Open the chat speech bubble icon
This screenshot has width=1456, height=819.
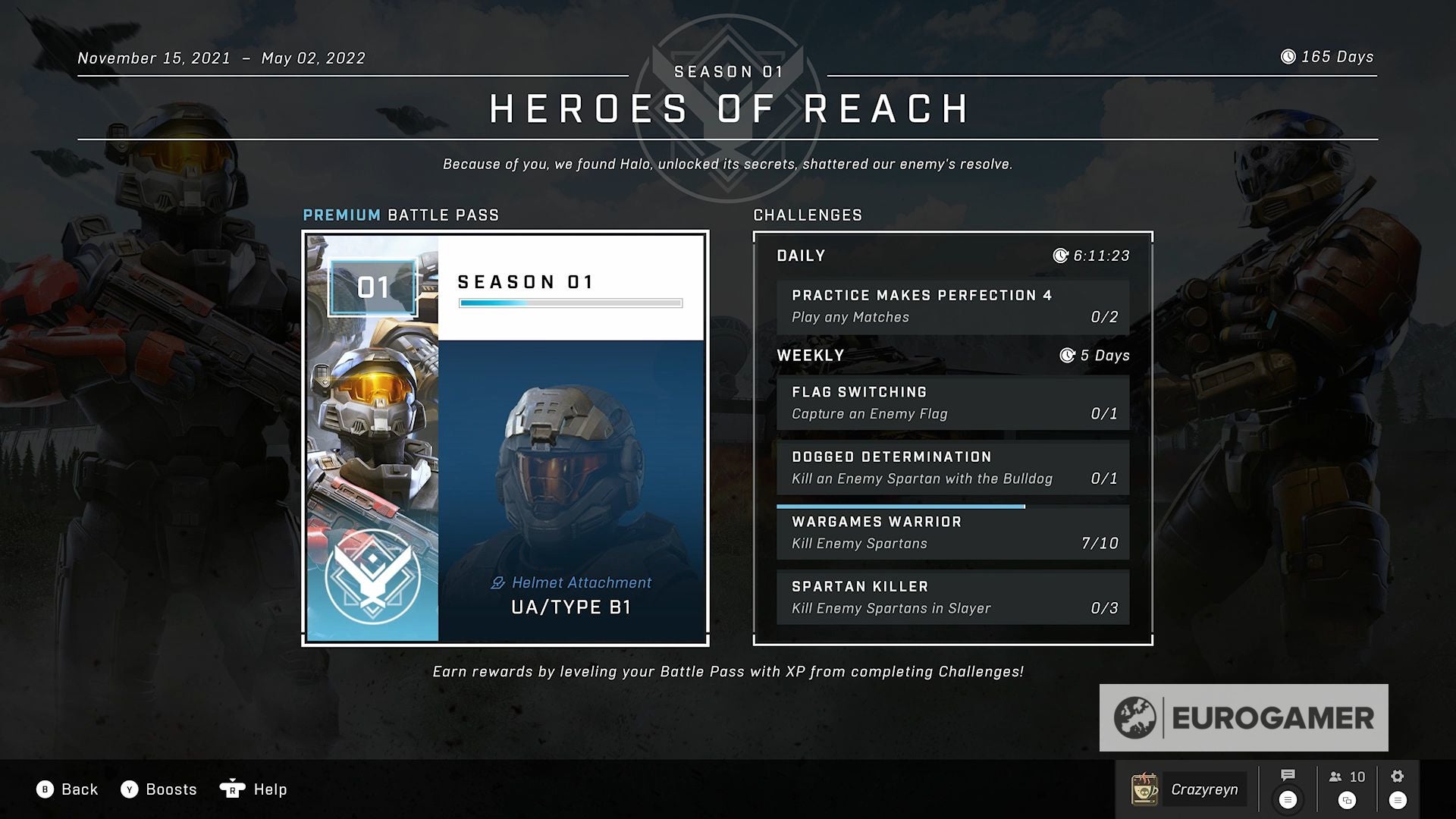coord(1288,776)
